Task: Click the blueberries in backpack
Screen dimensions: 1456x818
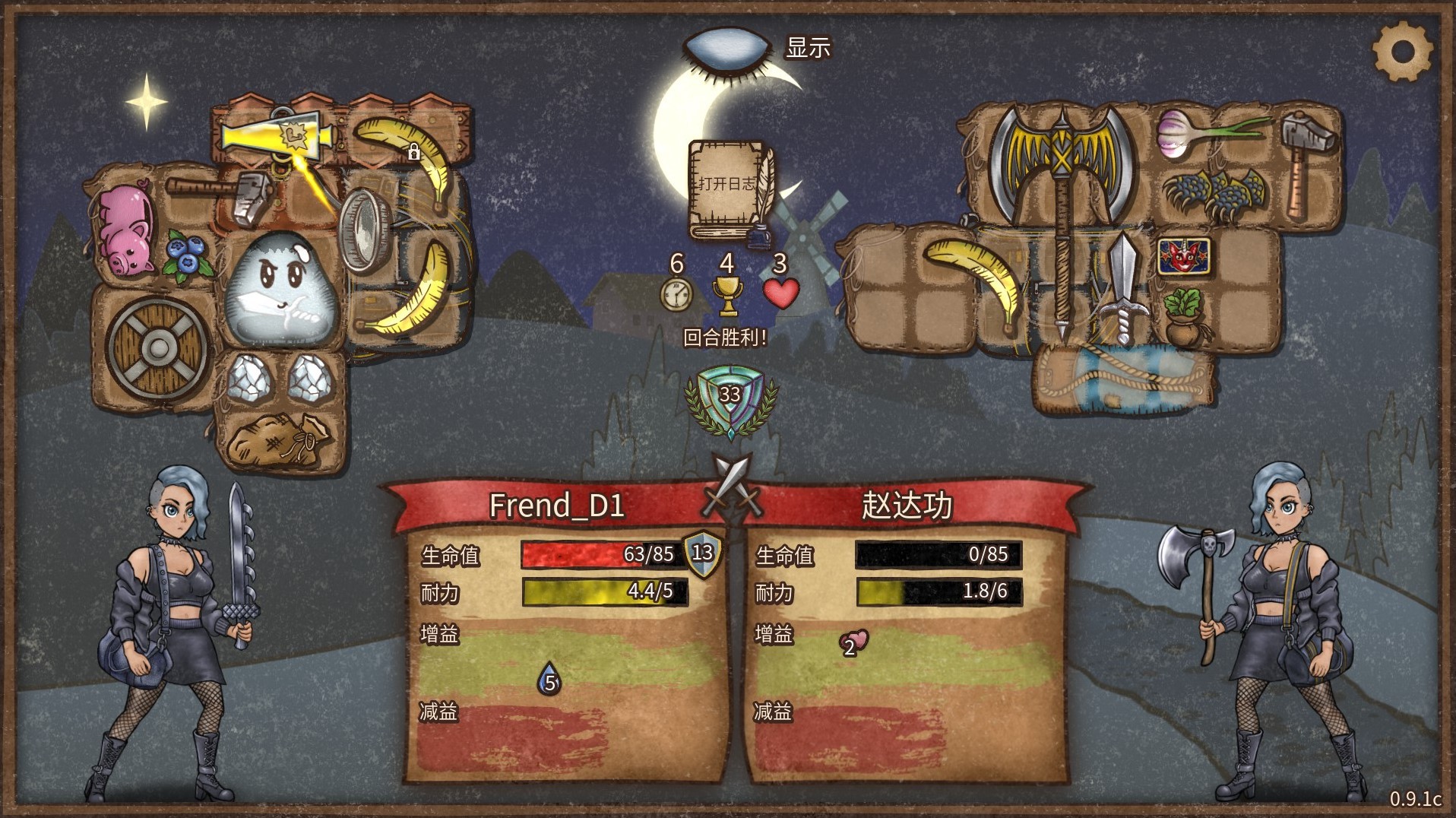Action: coord(186,255)
